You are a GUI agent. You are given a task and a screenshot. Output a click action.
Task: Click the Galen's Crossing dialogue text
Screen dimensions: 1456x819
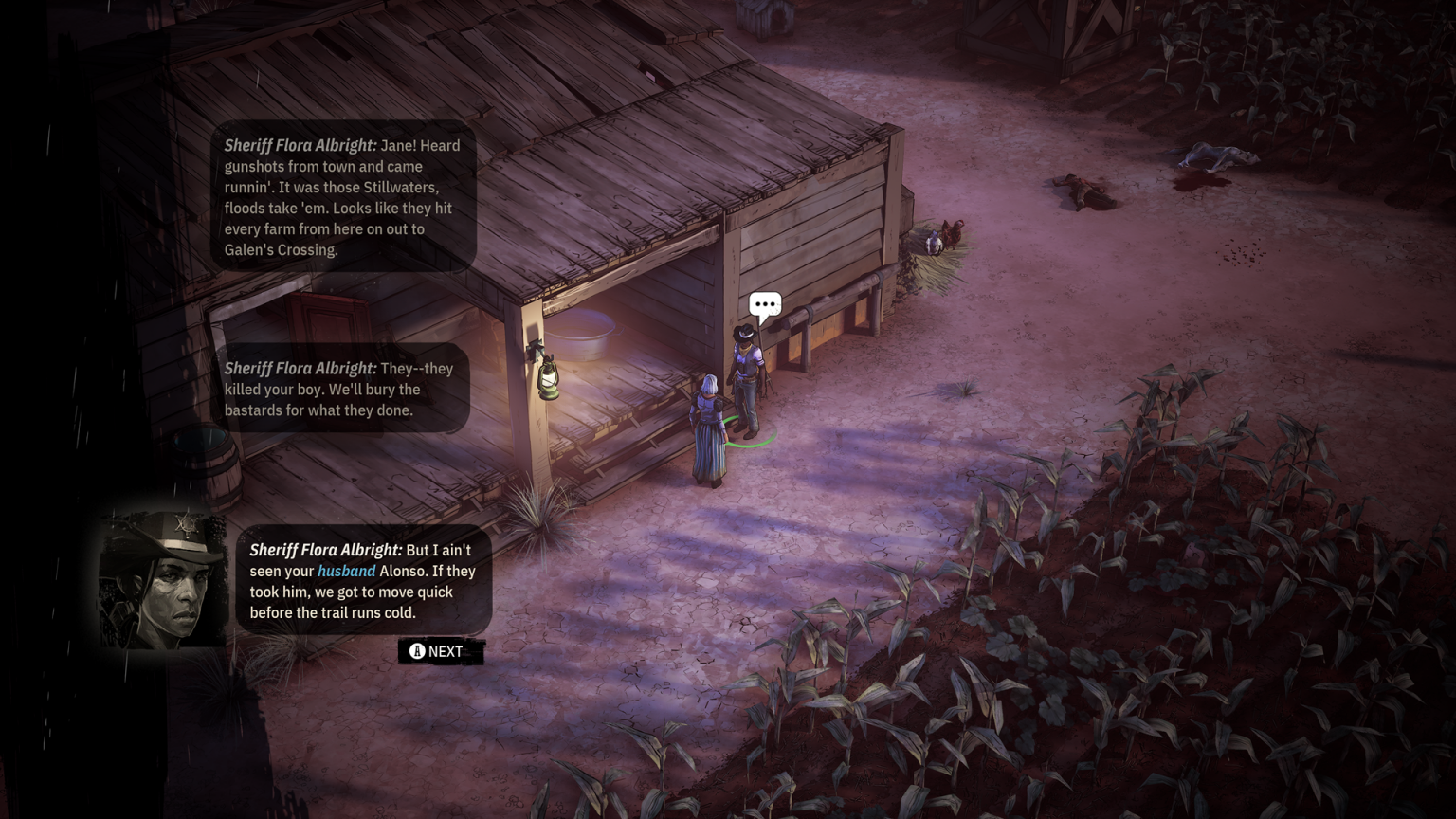tap(282, 249)
